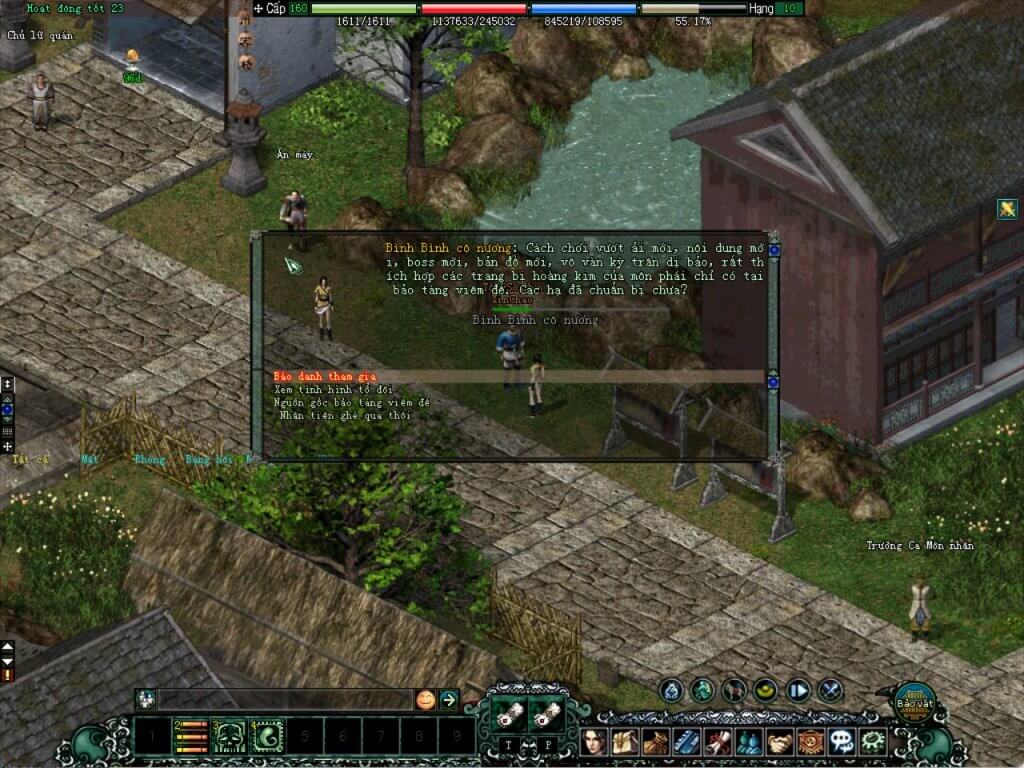Send chat with the green arrow button
The height and width of the screenshot is (768, 1024).
coord(449,699)
